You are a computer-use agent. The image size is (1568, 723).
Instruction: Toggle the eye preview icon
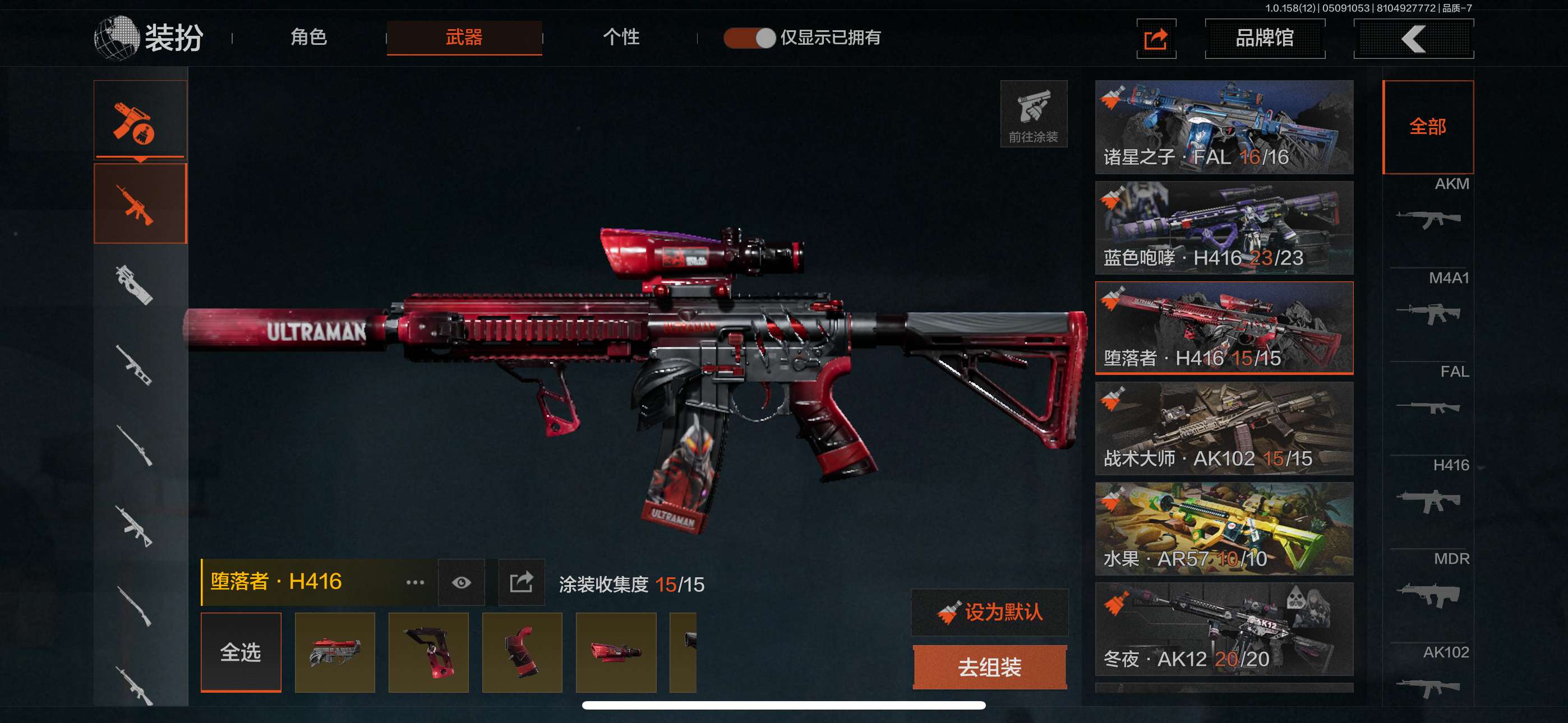[x=462, y=582]
